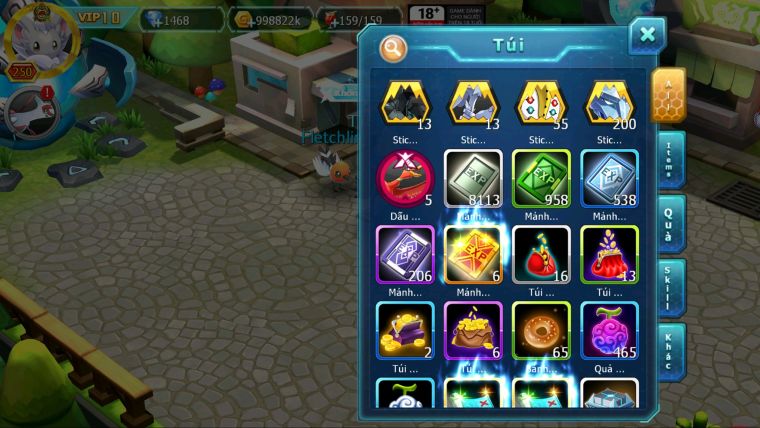Screen dimensions: 760x428
Task: Choose the sticker item with count 35
Action: [541, 102]
